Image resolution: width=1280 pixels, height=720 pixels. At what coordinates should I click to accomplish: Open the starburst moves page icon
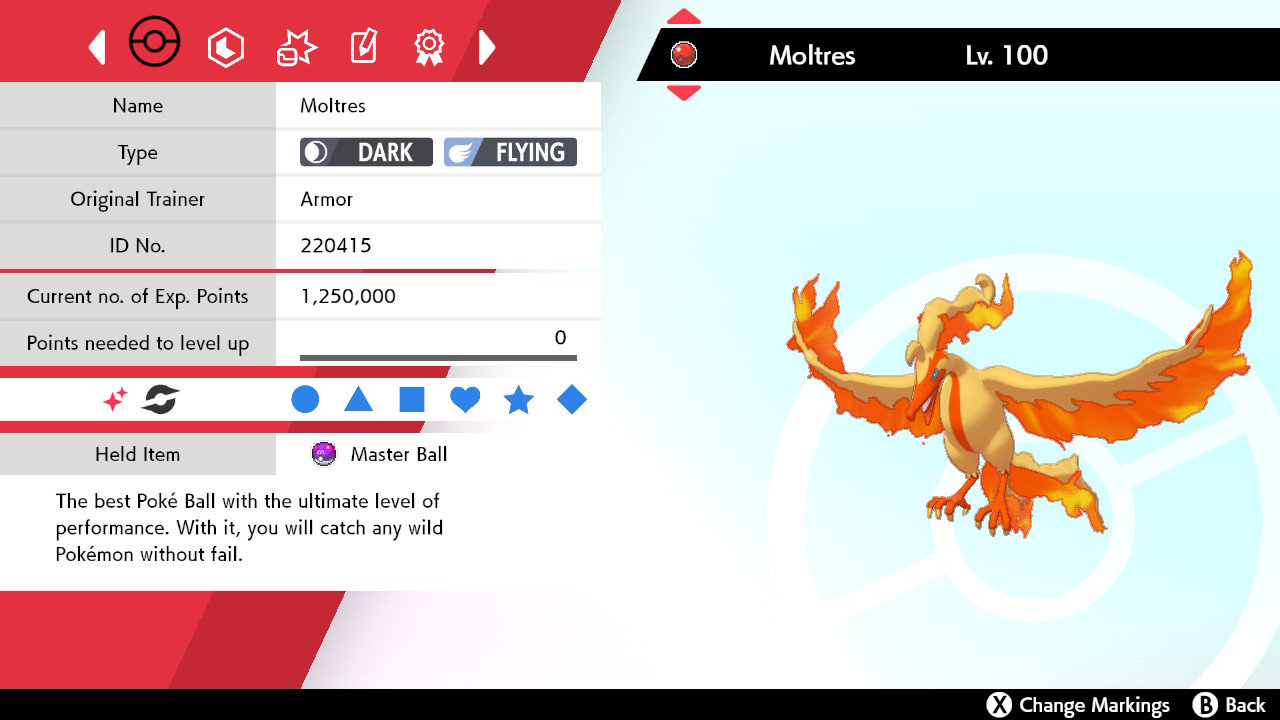pos(294,44)
